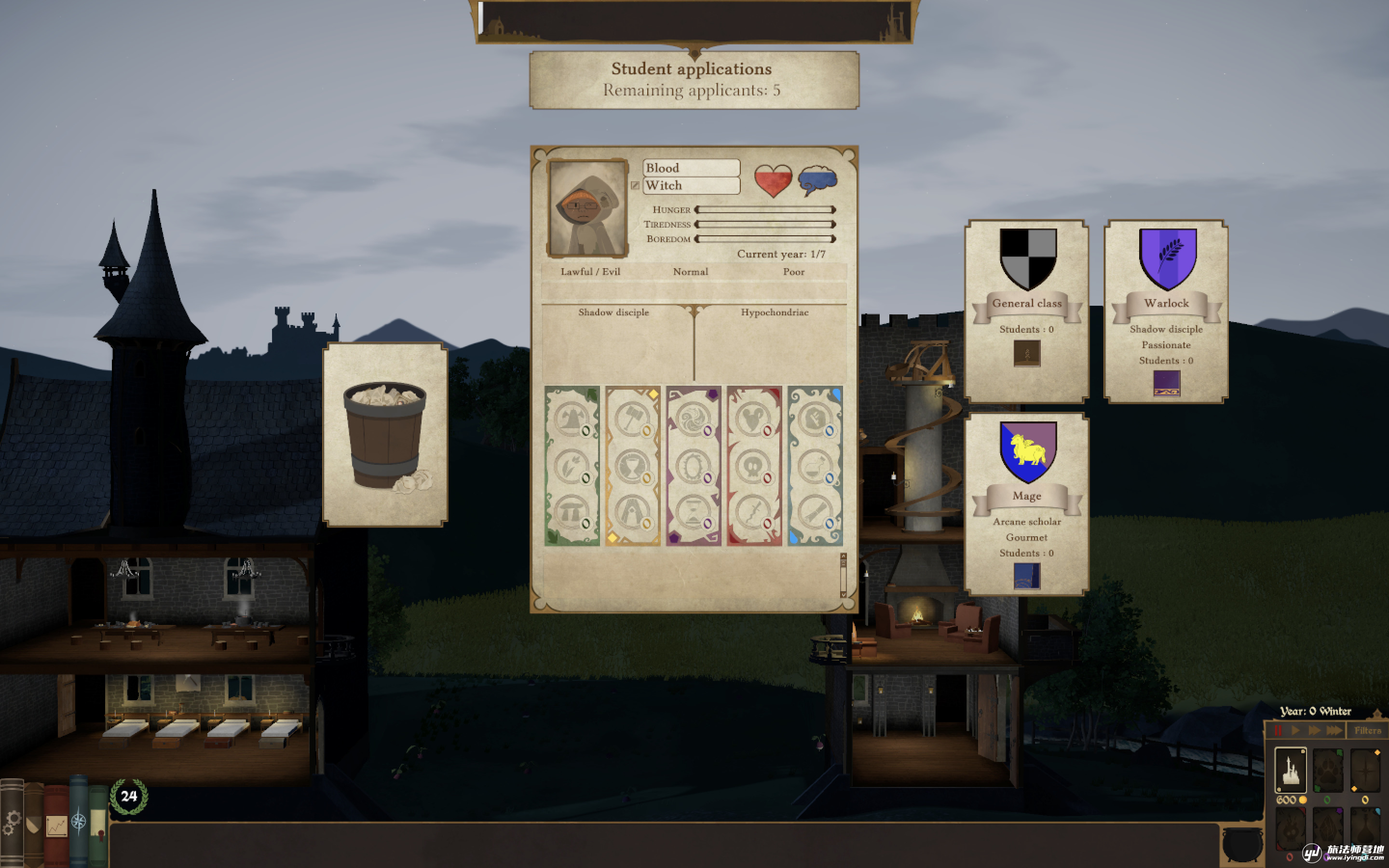1389x868 pixels.
Task: Set game speed to double fast-forward
Action: pos(1314,730)
